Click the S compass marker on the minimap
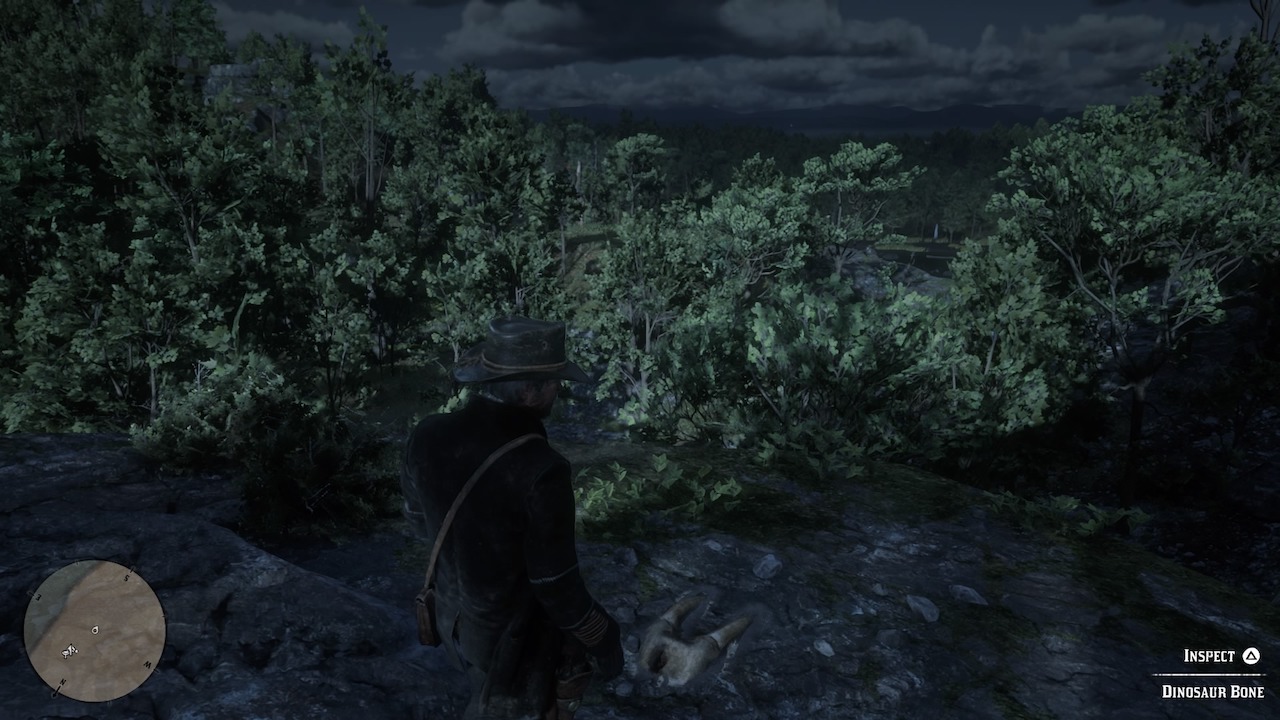Screen dimensions: 1280x720 (x=126, y=577)
